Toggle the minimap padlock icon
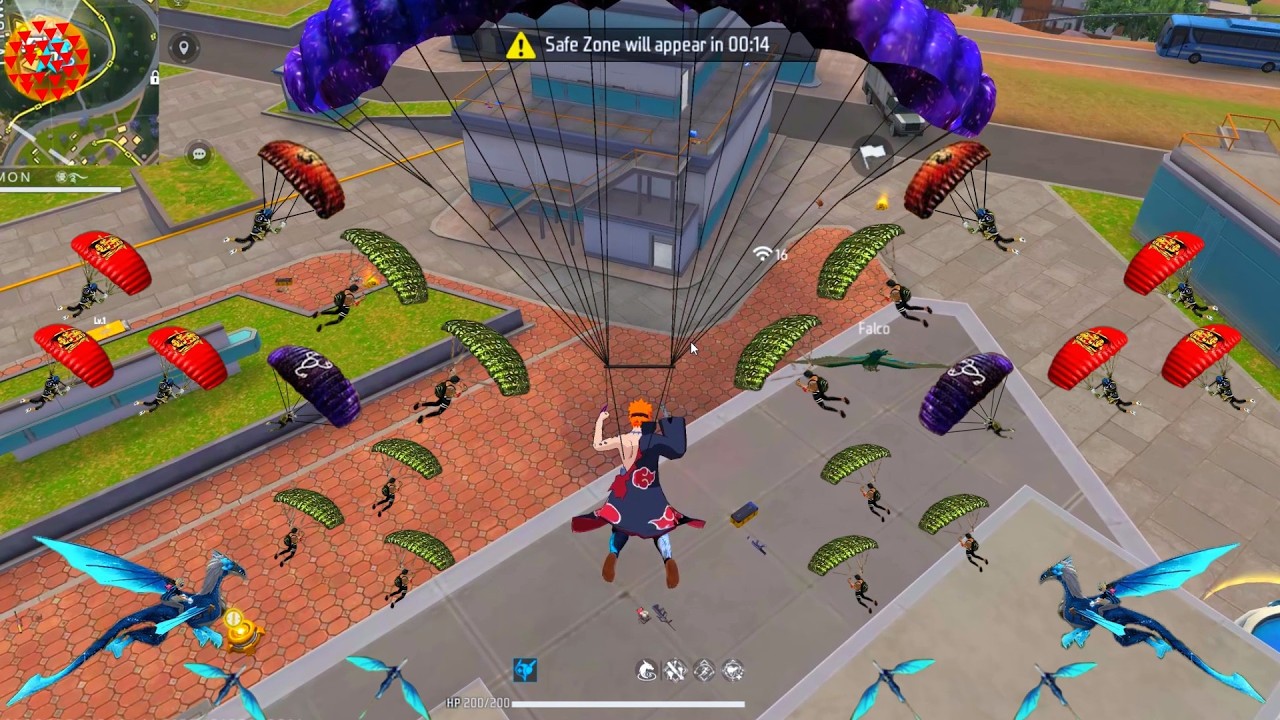 pos(154,77)
